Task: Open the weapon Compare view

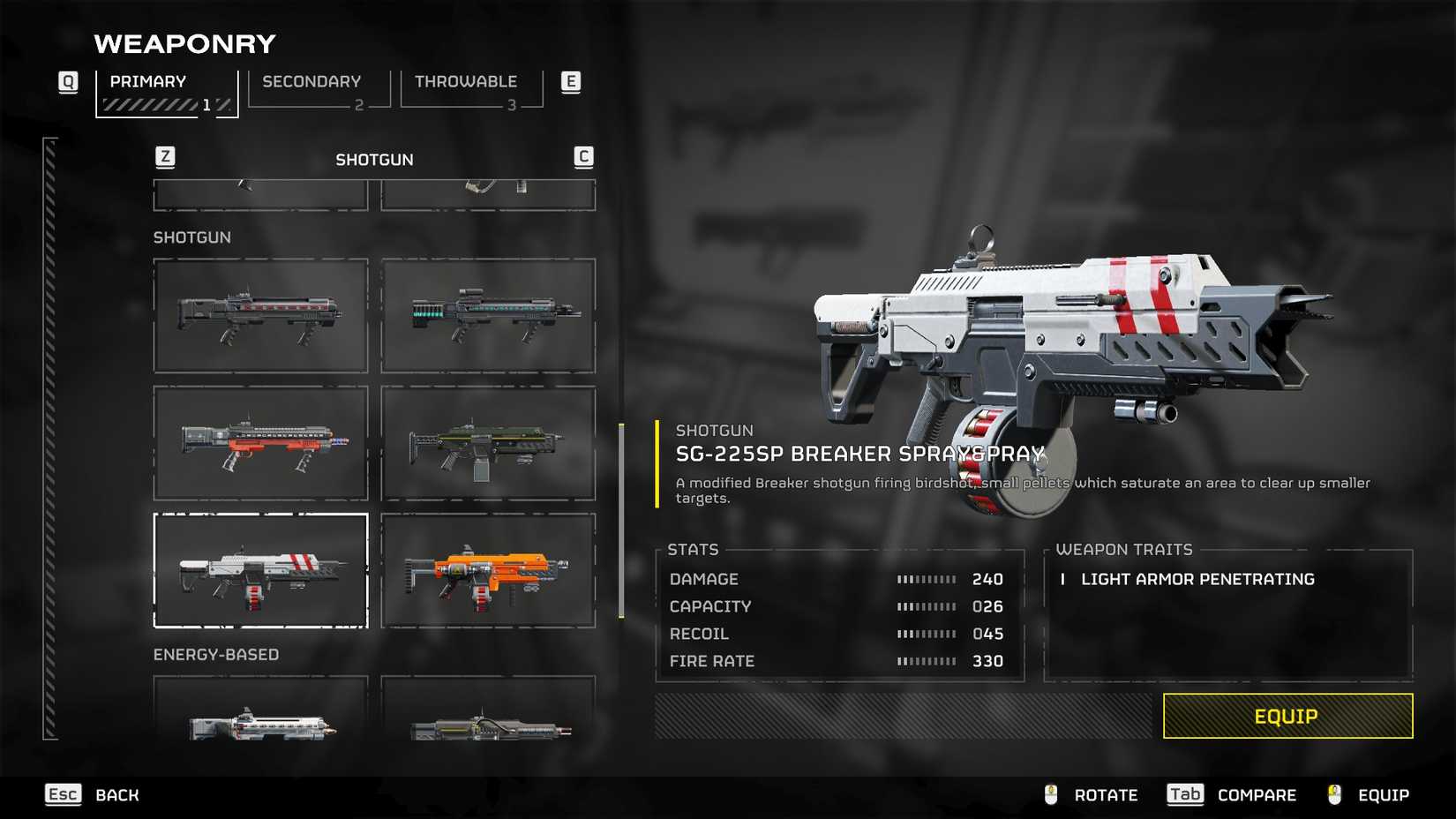Action: [1232, 795]
